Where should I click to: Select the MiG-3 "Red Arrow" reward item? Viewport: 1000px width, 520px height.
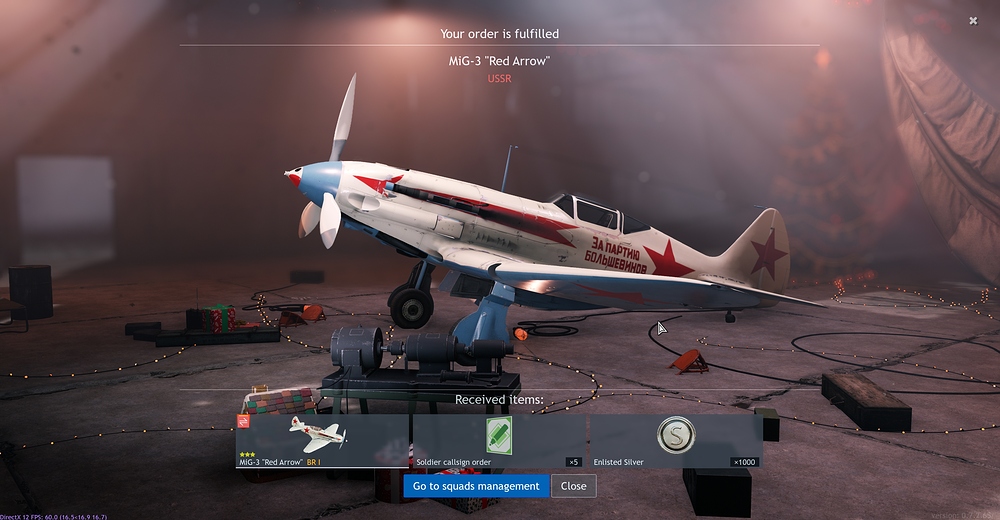(x=321, y=441)
